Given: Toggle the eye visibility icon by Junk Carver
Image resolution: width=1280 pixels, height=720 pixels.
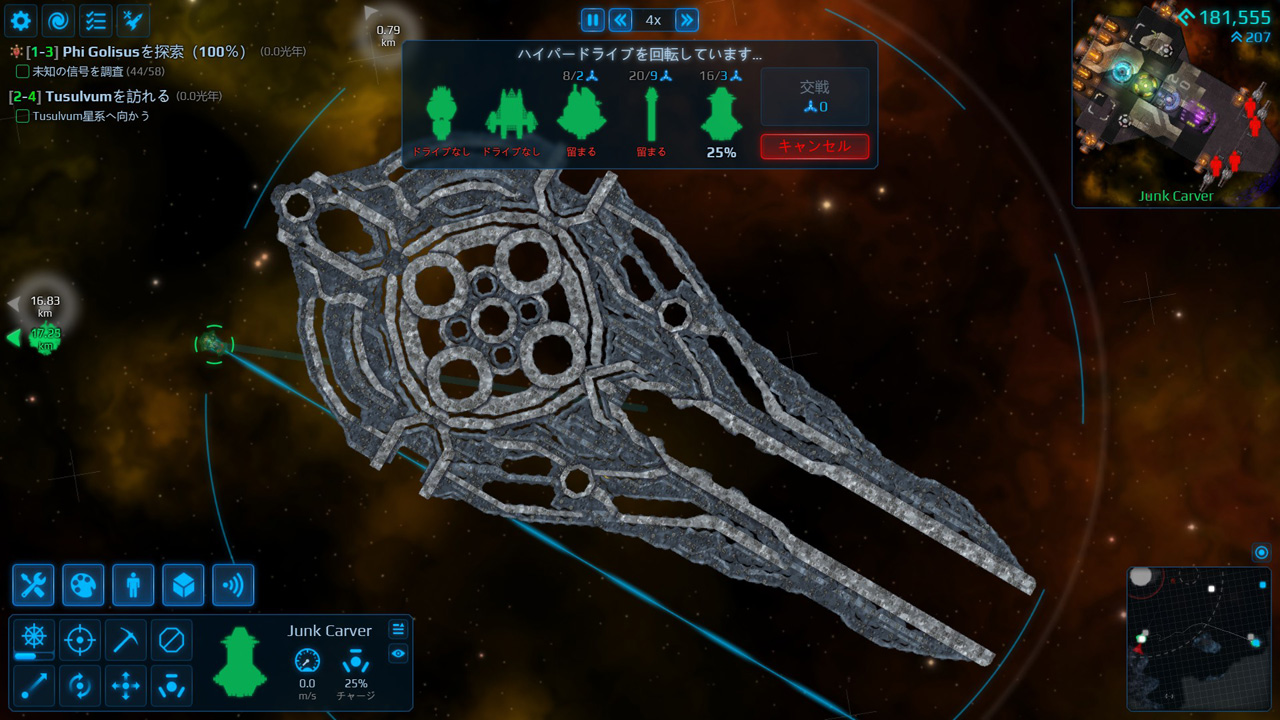Looking at the screenshot, I should tap(398, 654).
